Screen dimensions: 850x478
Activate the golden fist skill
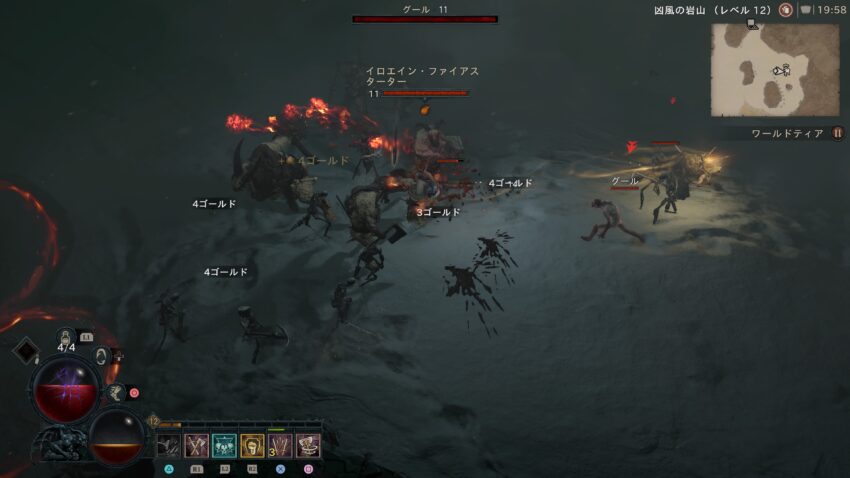(x=252, y=446)
